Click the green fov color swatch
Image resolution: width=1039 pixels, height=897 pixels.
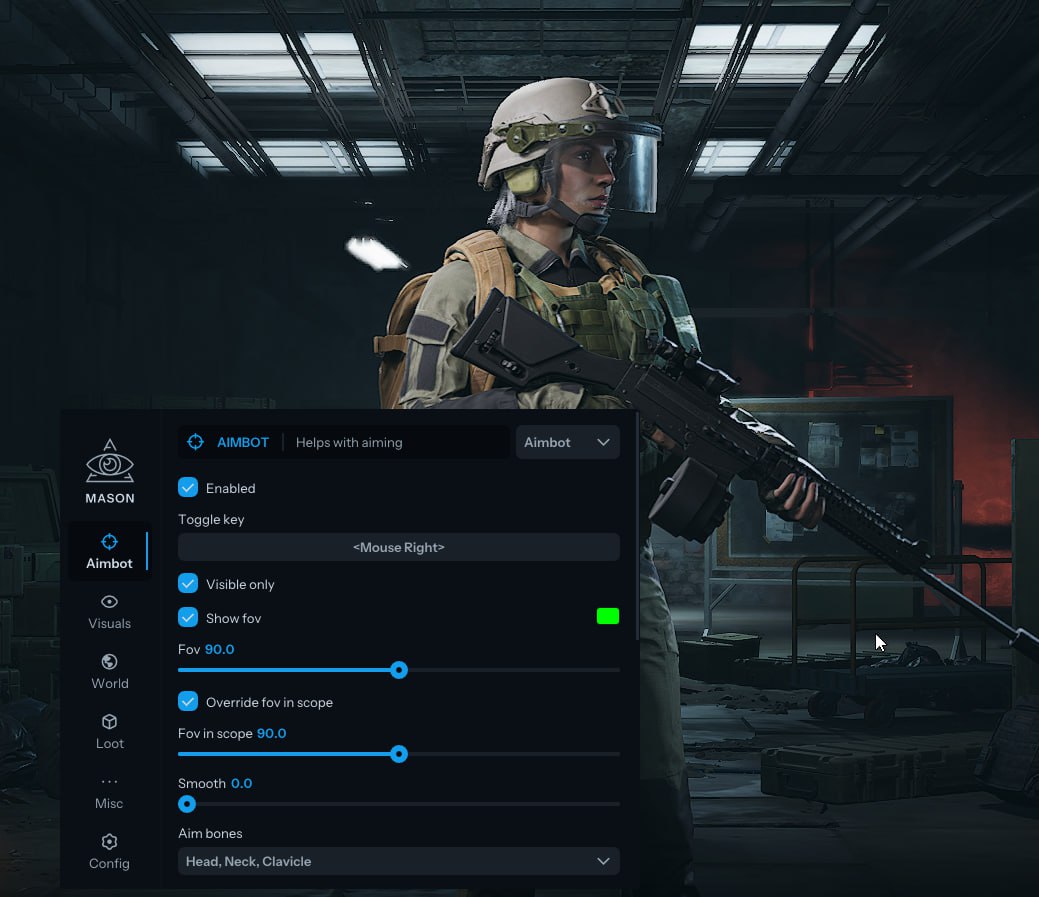coord(607,617)
